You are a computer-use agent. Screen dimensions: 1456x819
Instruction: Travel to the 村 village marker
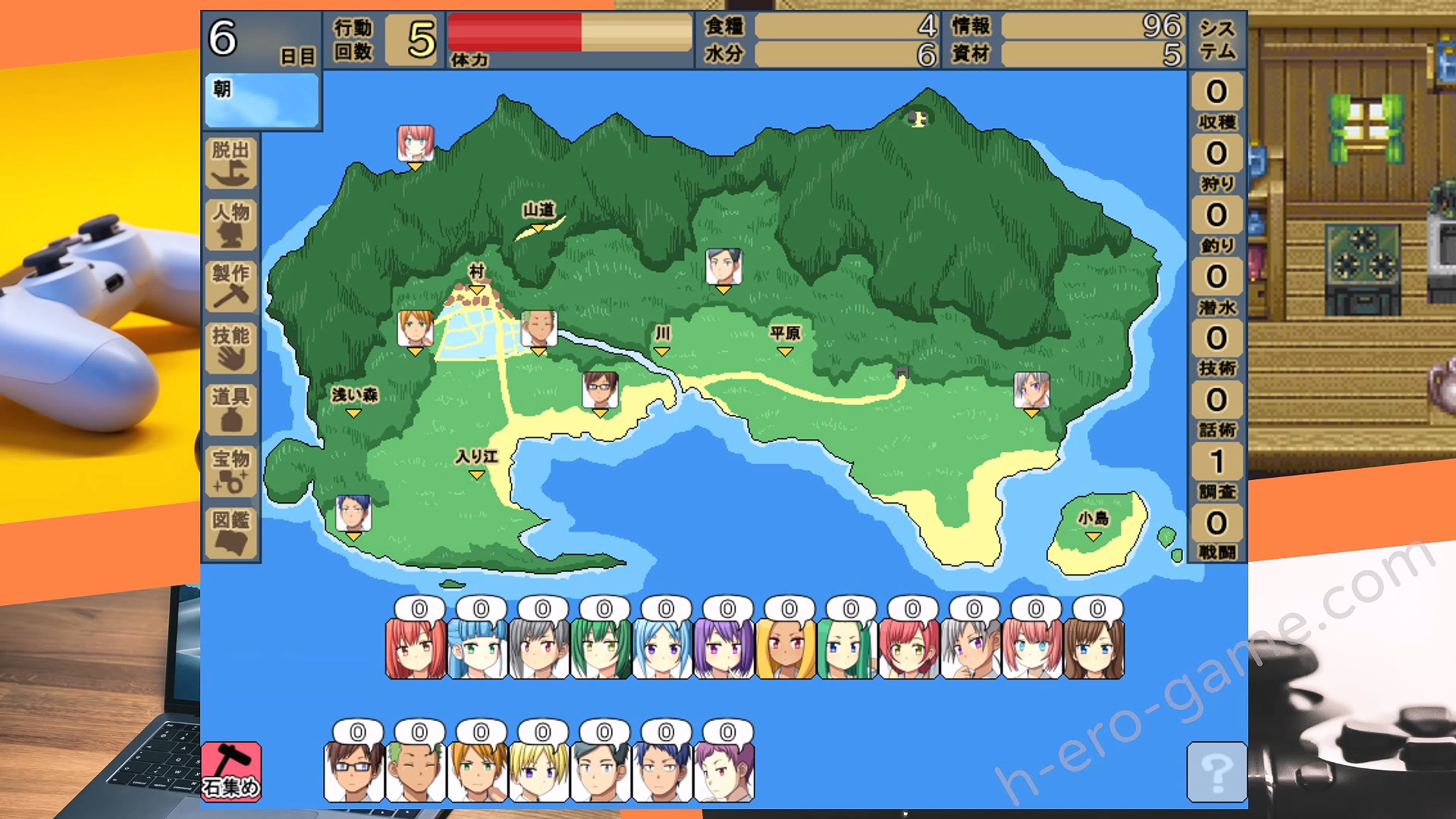476,278
